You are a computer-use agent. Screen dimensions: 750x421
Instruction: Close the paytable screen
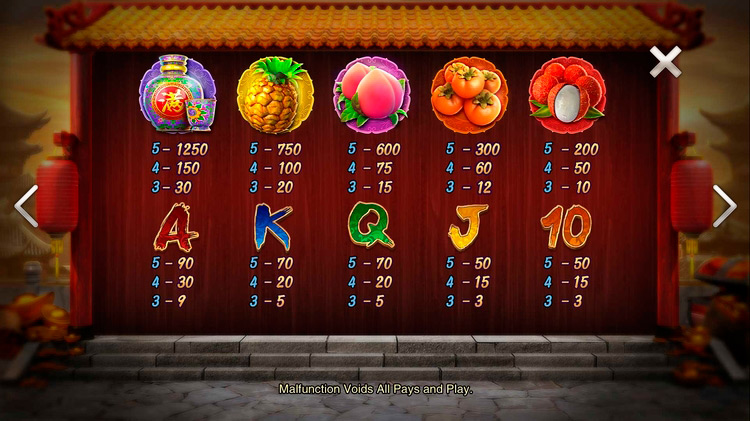[x=665, y=62]
